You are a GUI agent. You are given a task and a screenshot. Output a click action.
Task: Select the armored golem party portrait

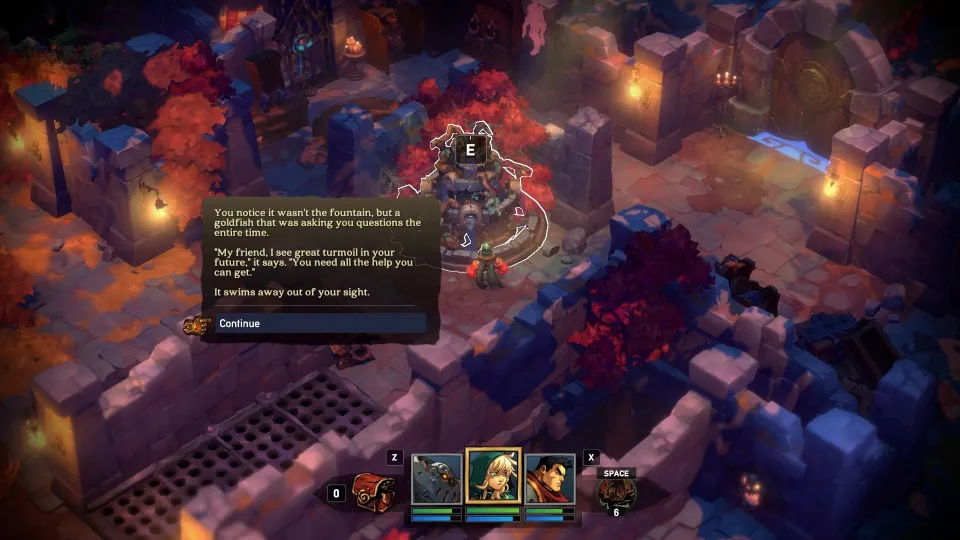pyautogui.click(x=437, y=480)
